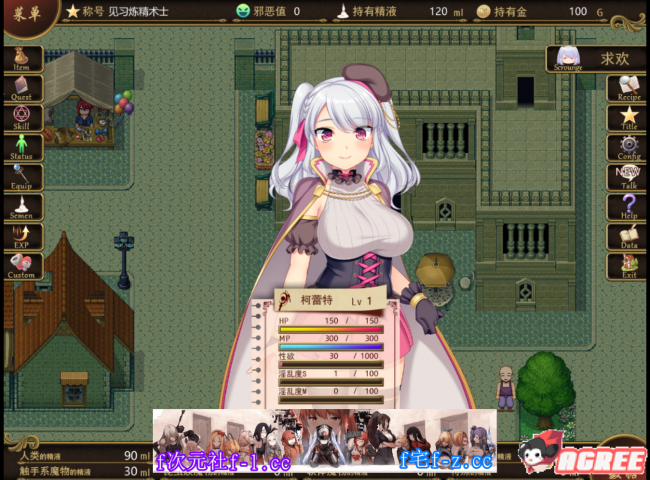Open the EXP menu

(x=22, y=237)
